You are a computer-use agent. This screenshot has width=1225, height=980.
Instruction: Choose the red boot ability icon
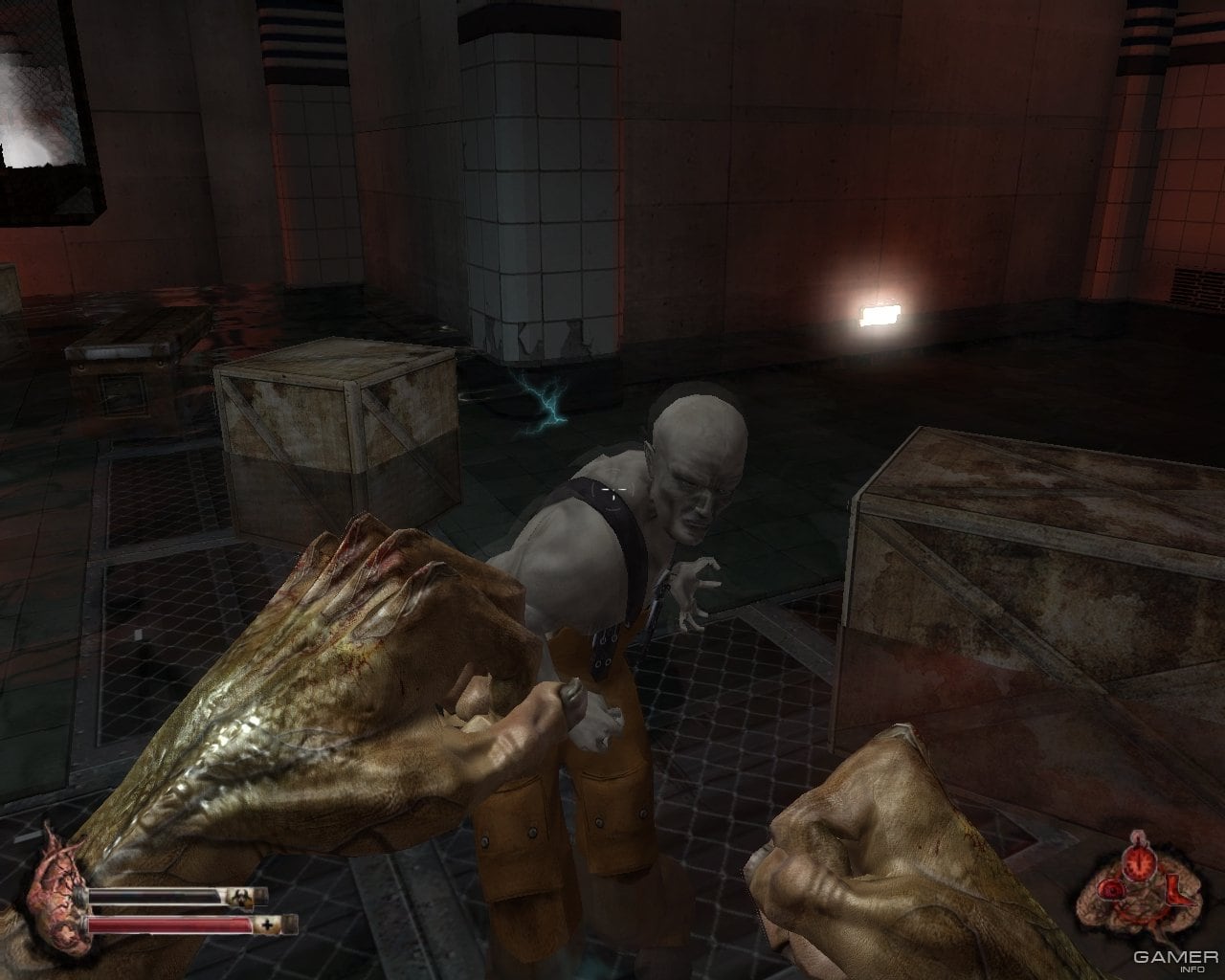[1176, 892]
